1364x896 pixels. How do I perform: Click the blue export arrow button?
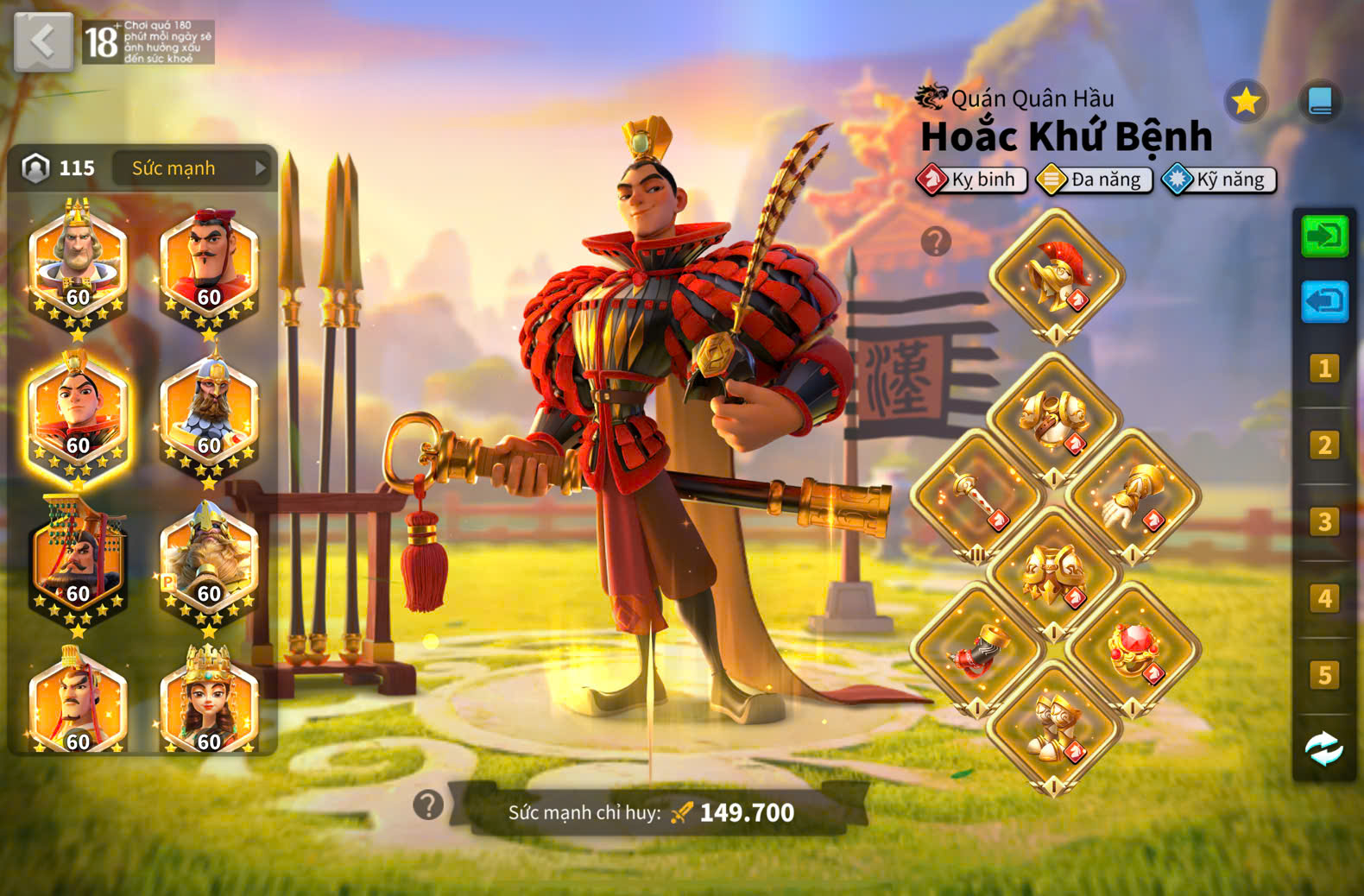click(x=1324, y=301)
